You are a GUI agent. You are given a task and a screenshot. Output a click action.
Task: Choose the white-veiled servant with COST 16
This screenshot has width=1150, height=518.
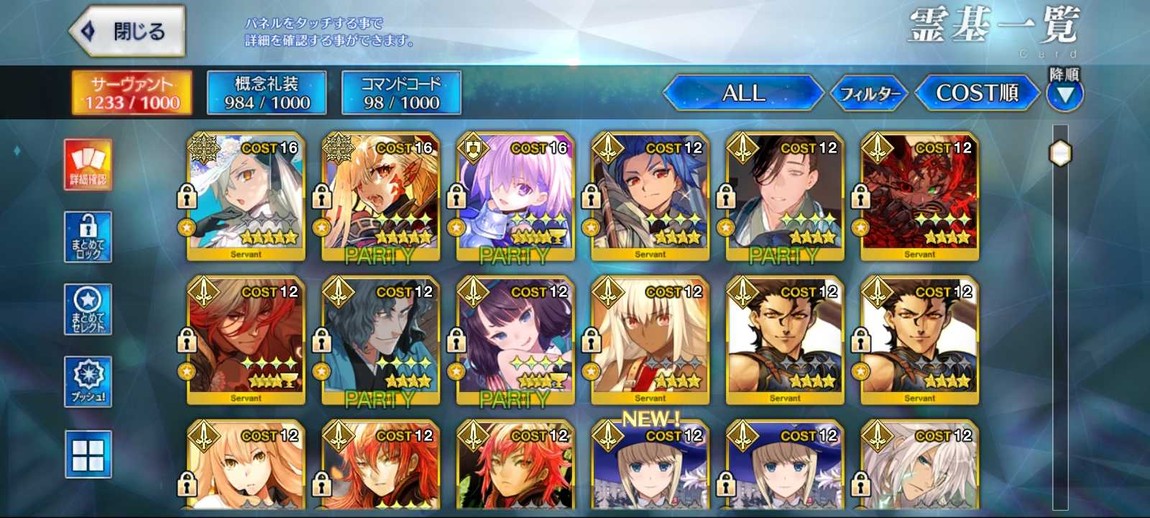pyautogui.click(x=245, y=196)
